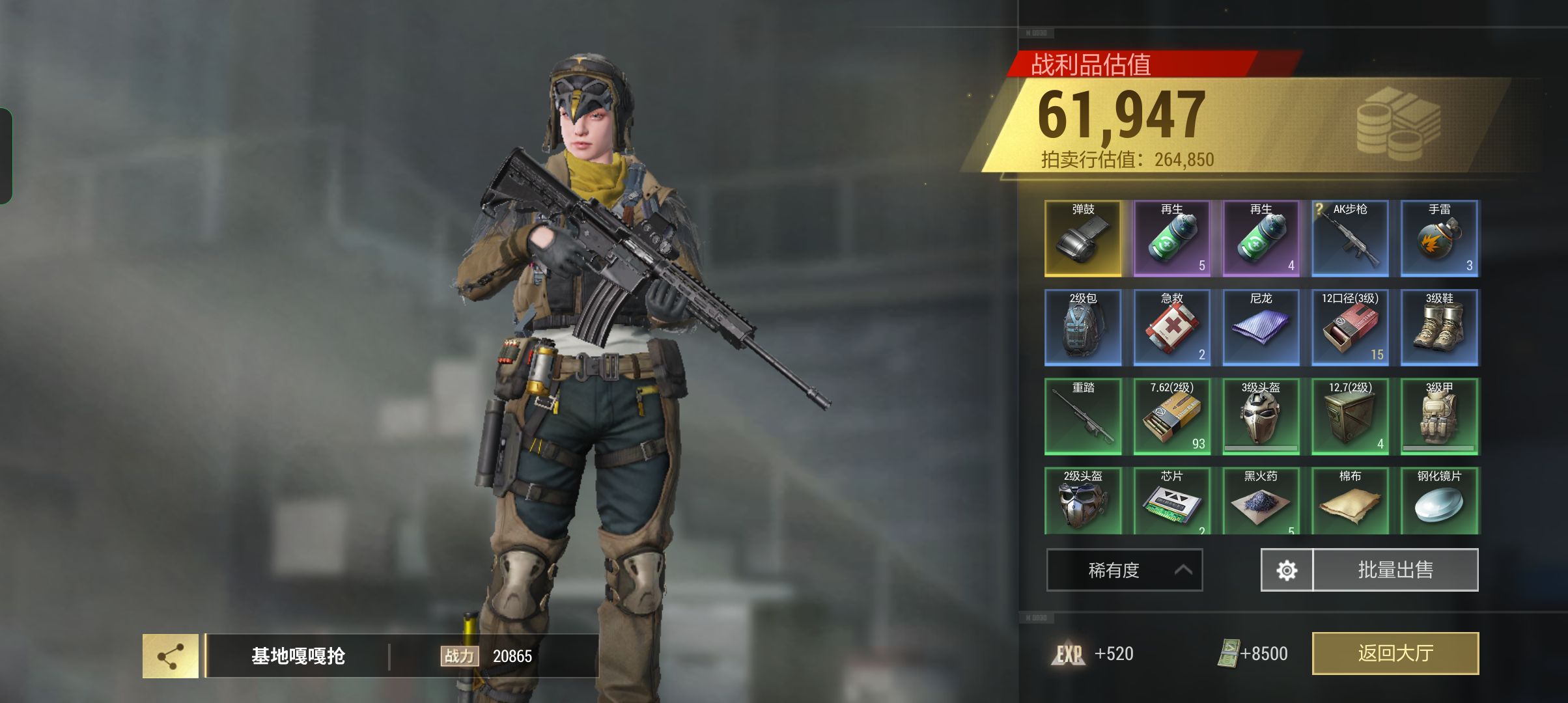Select the 弹鼓 drum magazine slot
Screen dimensions: 1568x703
(x=1083, y=238)
